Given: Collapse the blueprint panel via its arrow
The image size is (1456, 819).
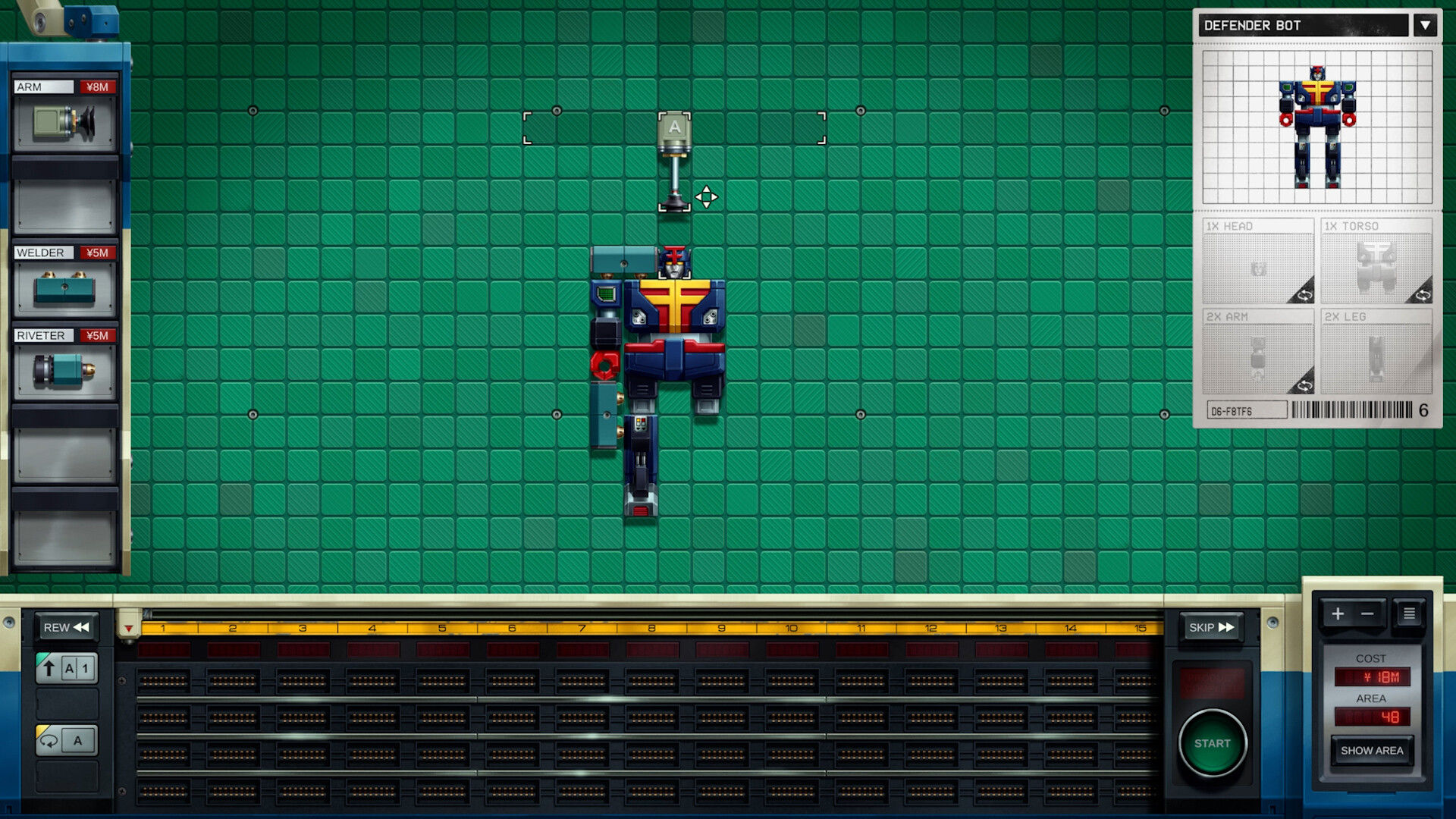Looking at the screenshot, I should pyautogui.click(x=1426, y=25).
